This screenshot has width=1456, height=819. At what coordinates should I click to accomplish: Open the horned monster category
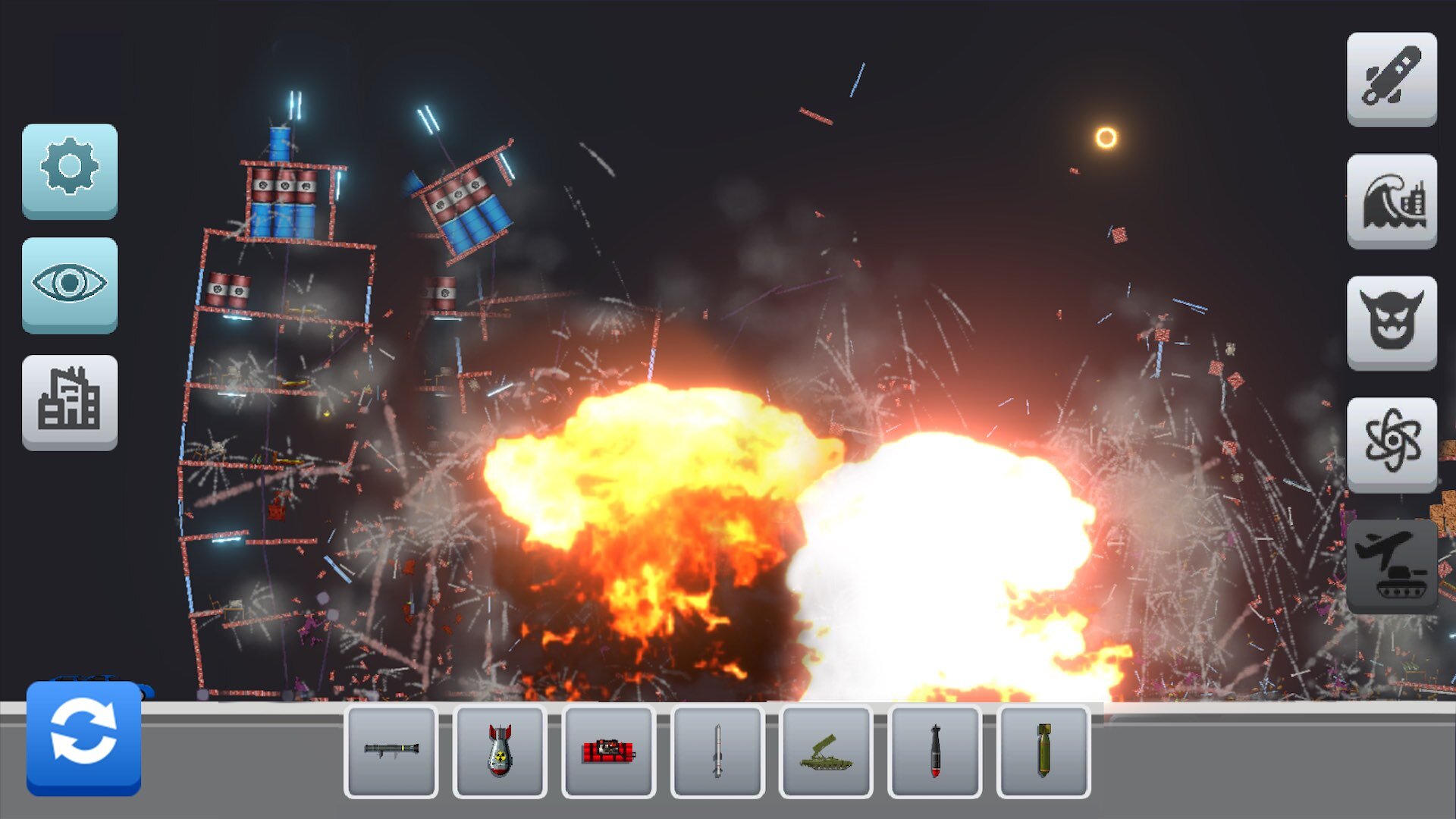tap(1392, 322)
